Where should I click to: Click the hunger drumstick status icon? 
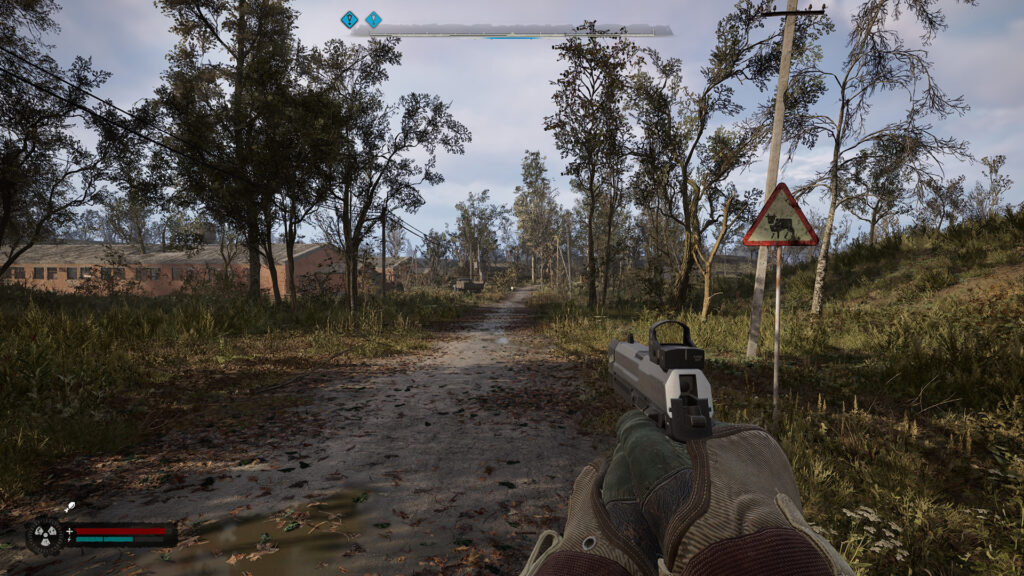[x=69, y=508]
